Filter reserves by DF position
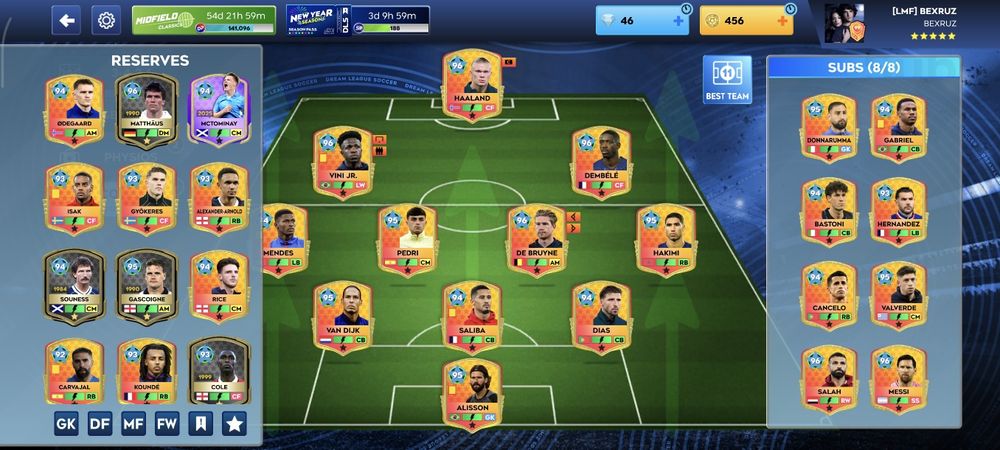Image resolution: width=1000 pixels, height=450 pixels. (100, 423)
